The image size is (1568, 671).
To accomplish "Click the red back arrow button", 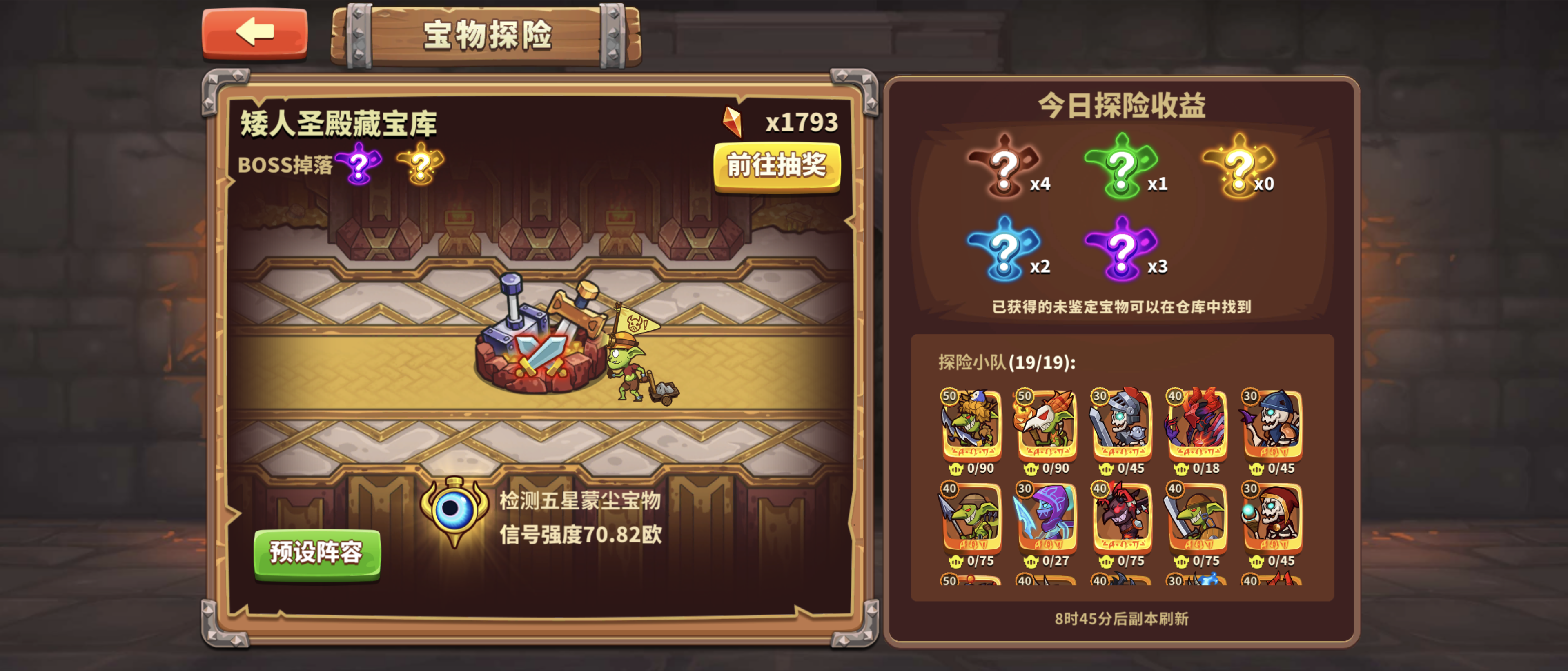I will click(x=256, y=33).
